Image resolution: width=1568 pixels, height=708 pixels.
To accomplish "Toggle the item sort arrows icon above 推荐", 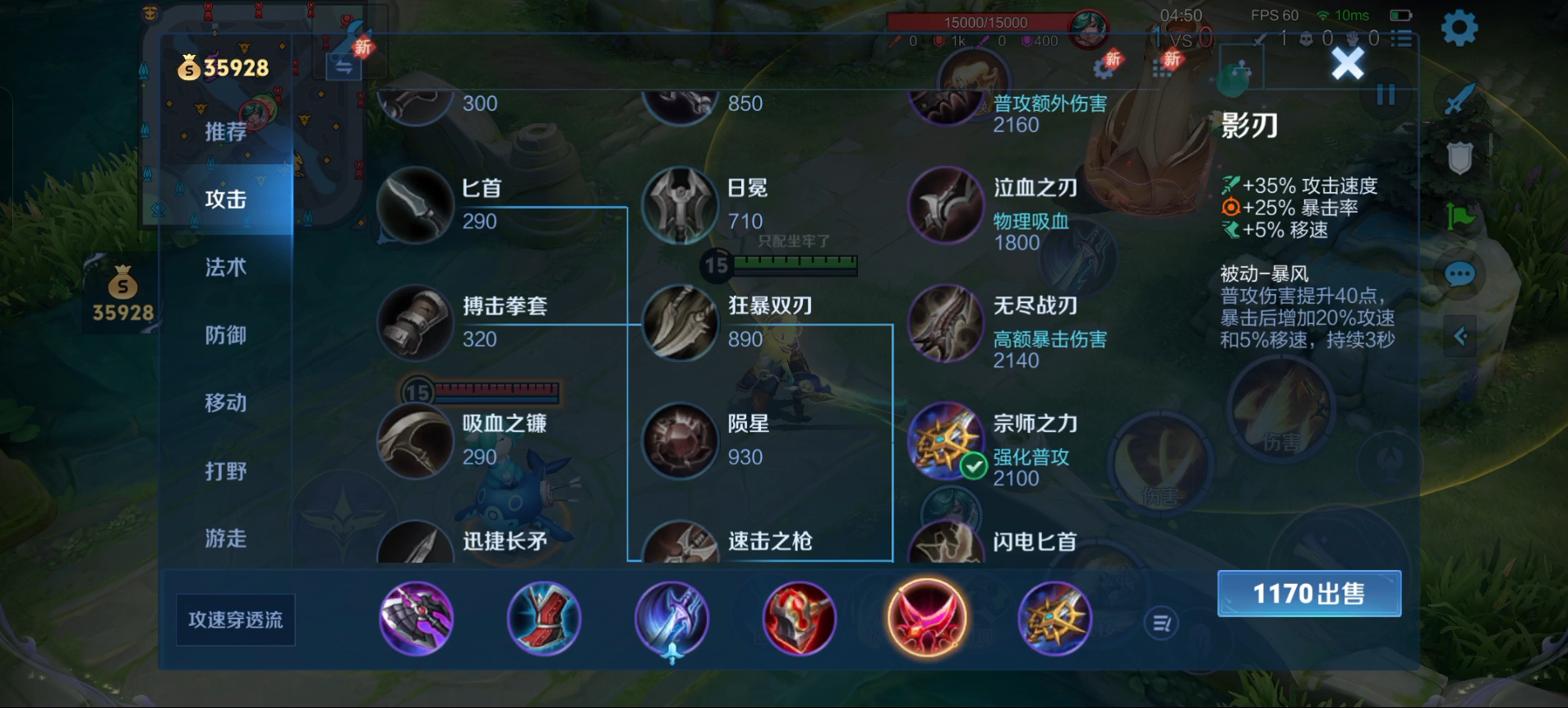I will coord(345,66).
